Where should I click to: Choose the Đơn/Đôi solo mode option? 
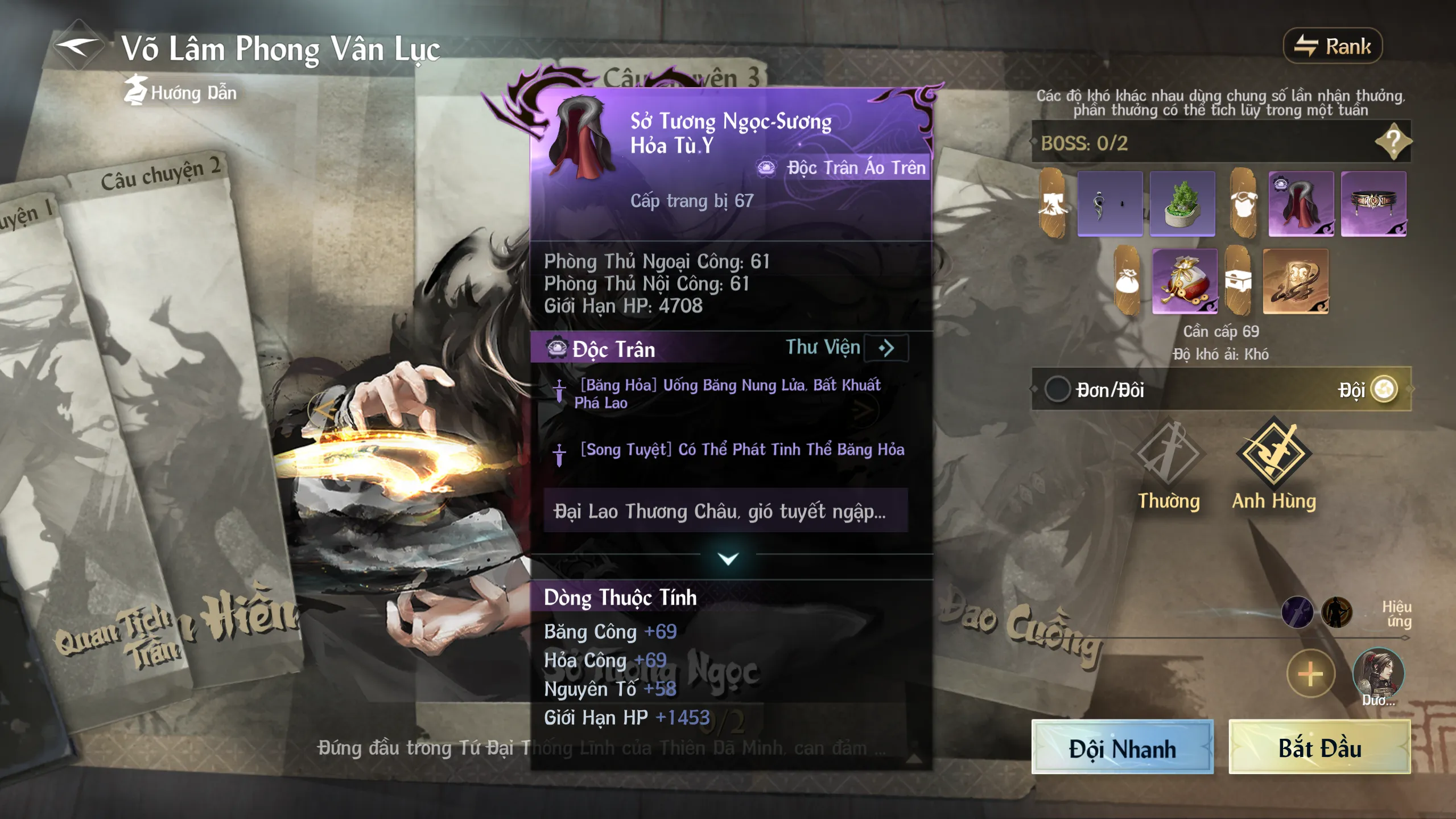point(1058,390)
